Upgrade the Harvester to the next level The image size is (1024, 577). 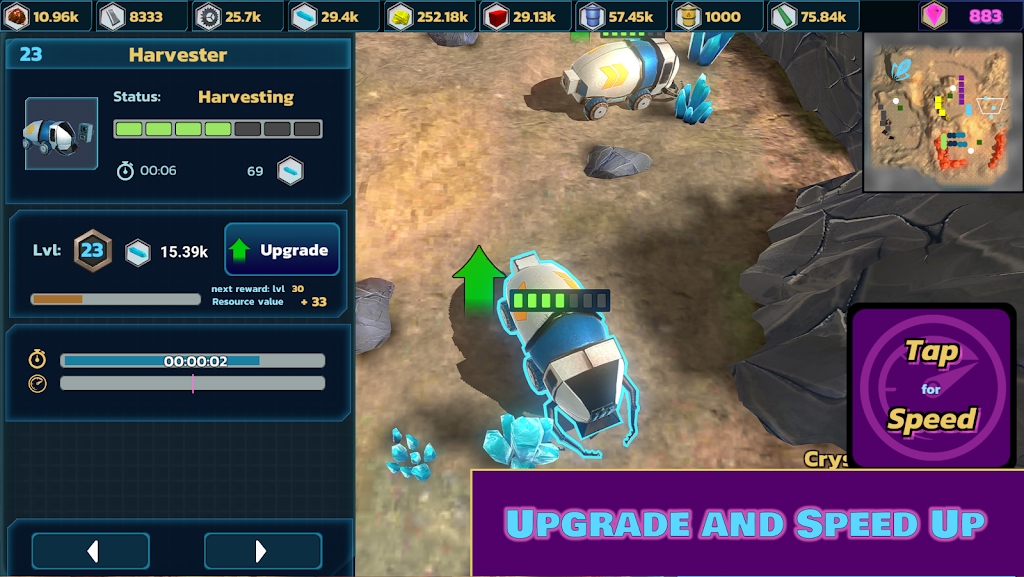pyautogui.click(x=282, y=250)
